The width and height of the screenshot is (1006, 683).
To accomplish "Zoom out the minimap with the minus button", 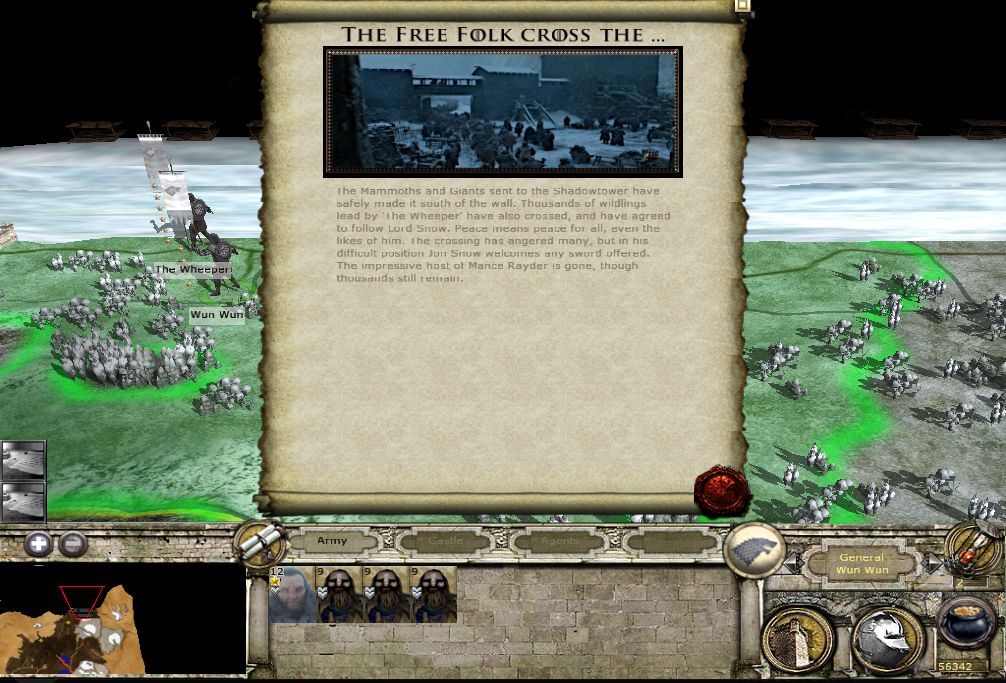I will 72,545.
